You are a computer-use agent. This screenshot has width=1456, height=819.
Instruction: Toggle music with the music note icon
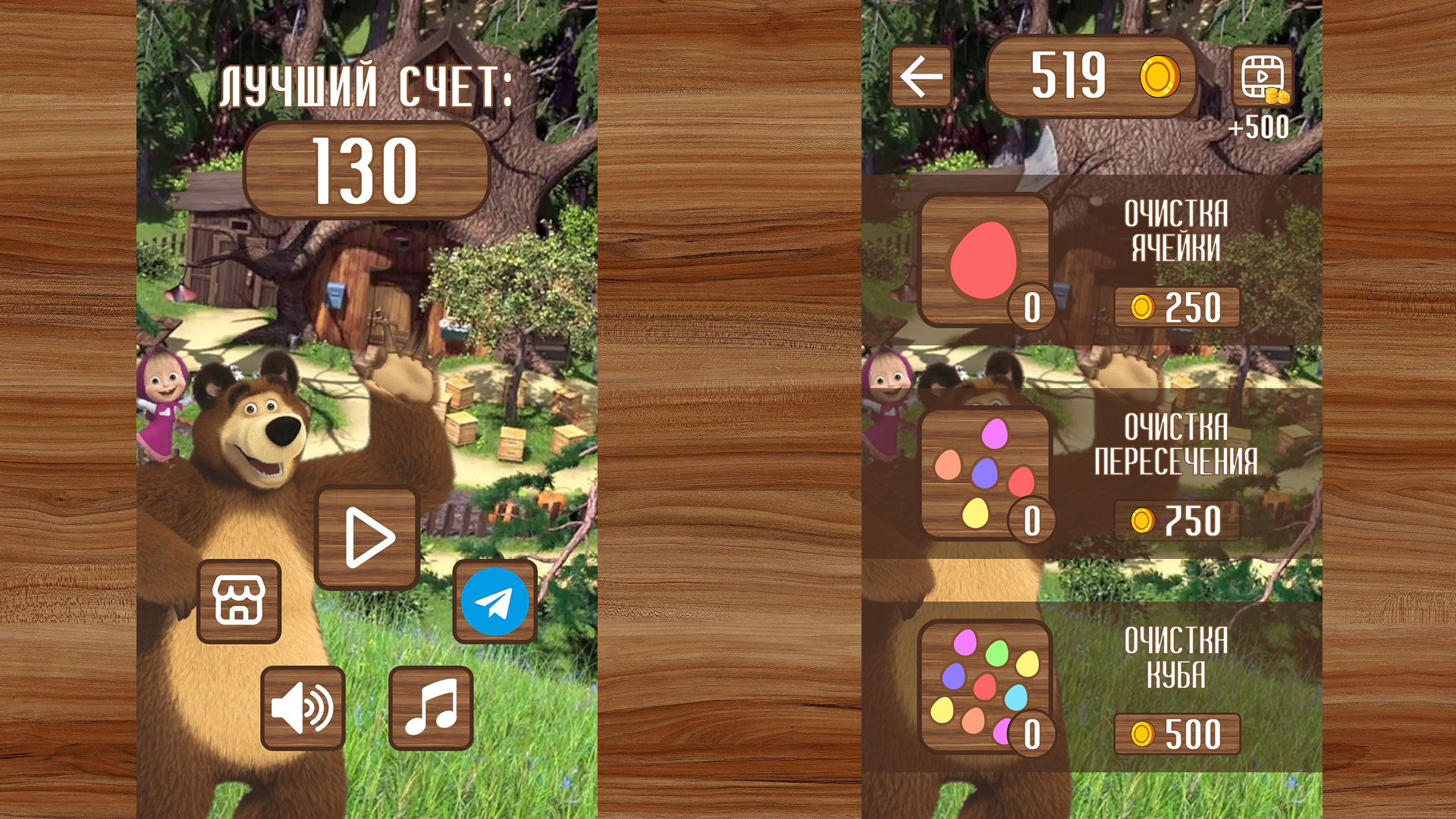click(430, 708)
